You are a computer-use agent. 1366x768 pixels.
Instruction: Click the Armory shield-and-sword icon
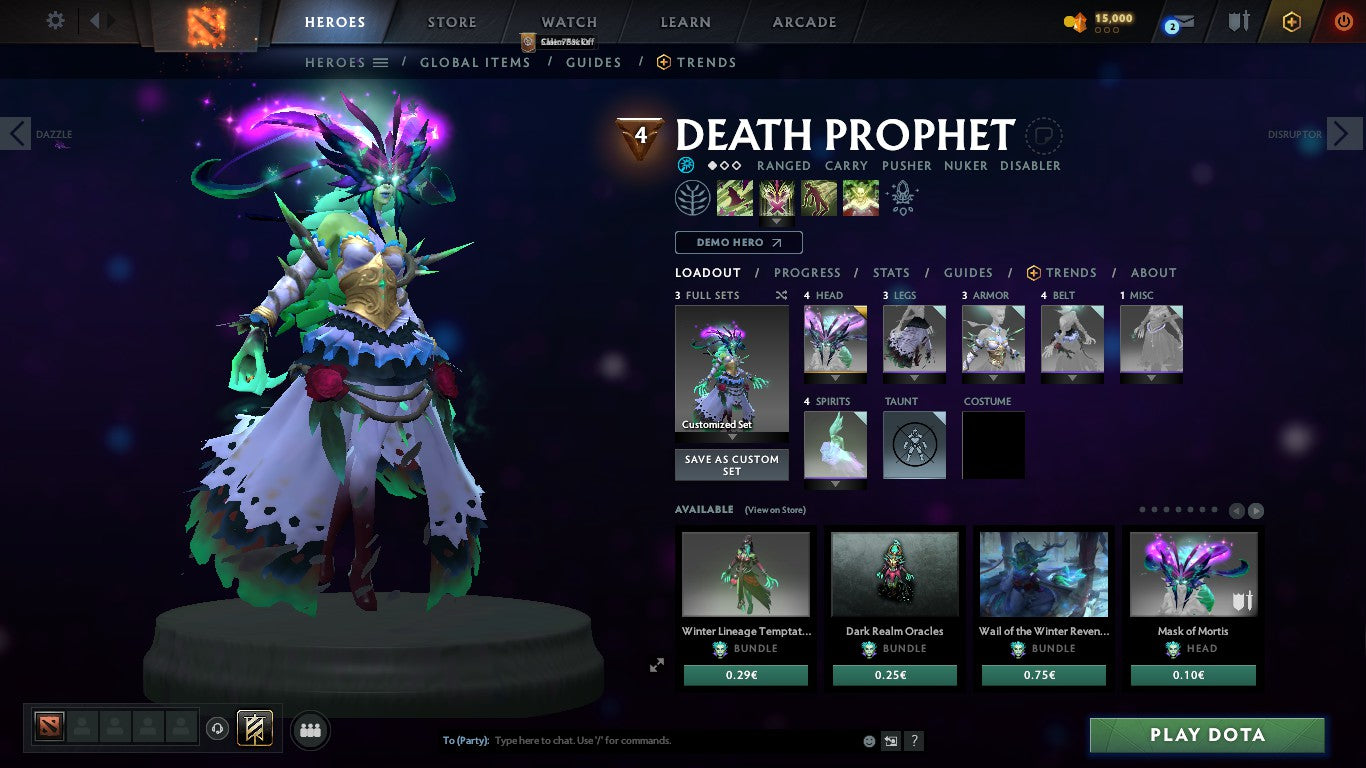1237,21
